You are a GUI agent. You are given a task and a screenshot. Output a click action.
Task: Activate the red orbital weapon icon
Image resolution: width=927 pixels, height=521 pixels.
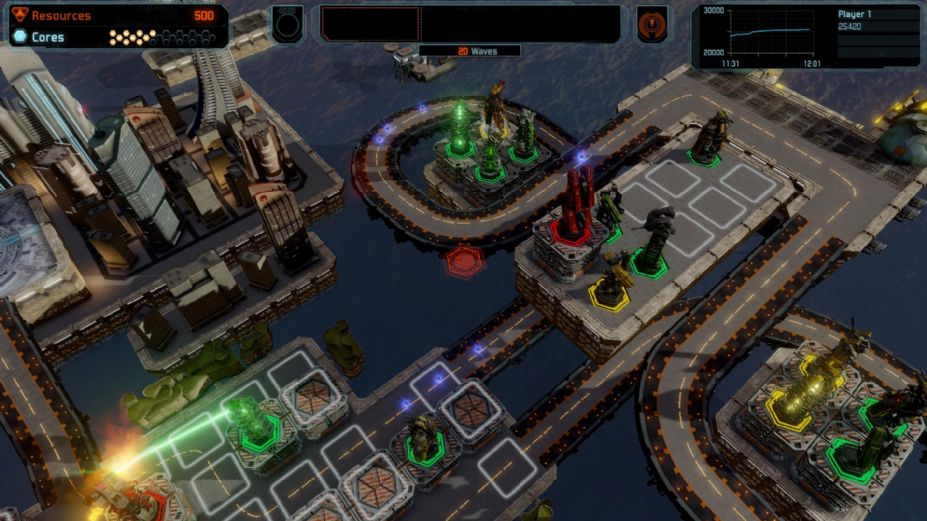651,24
